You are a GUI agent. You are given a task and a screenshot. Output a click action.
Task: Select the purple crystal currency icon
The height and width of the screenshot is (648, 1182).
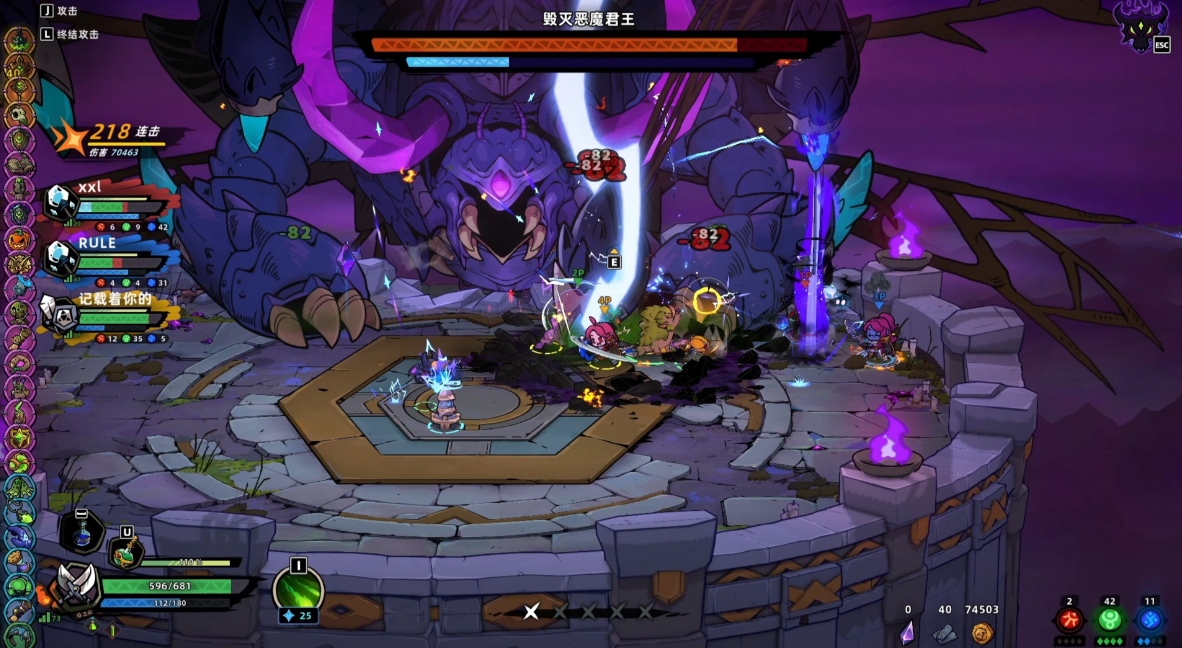coord(908,632)
